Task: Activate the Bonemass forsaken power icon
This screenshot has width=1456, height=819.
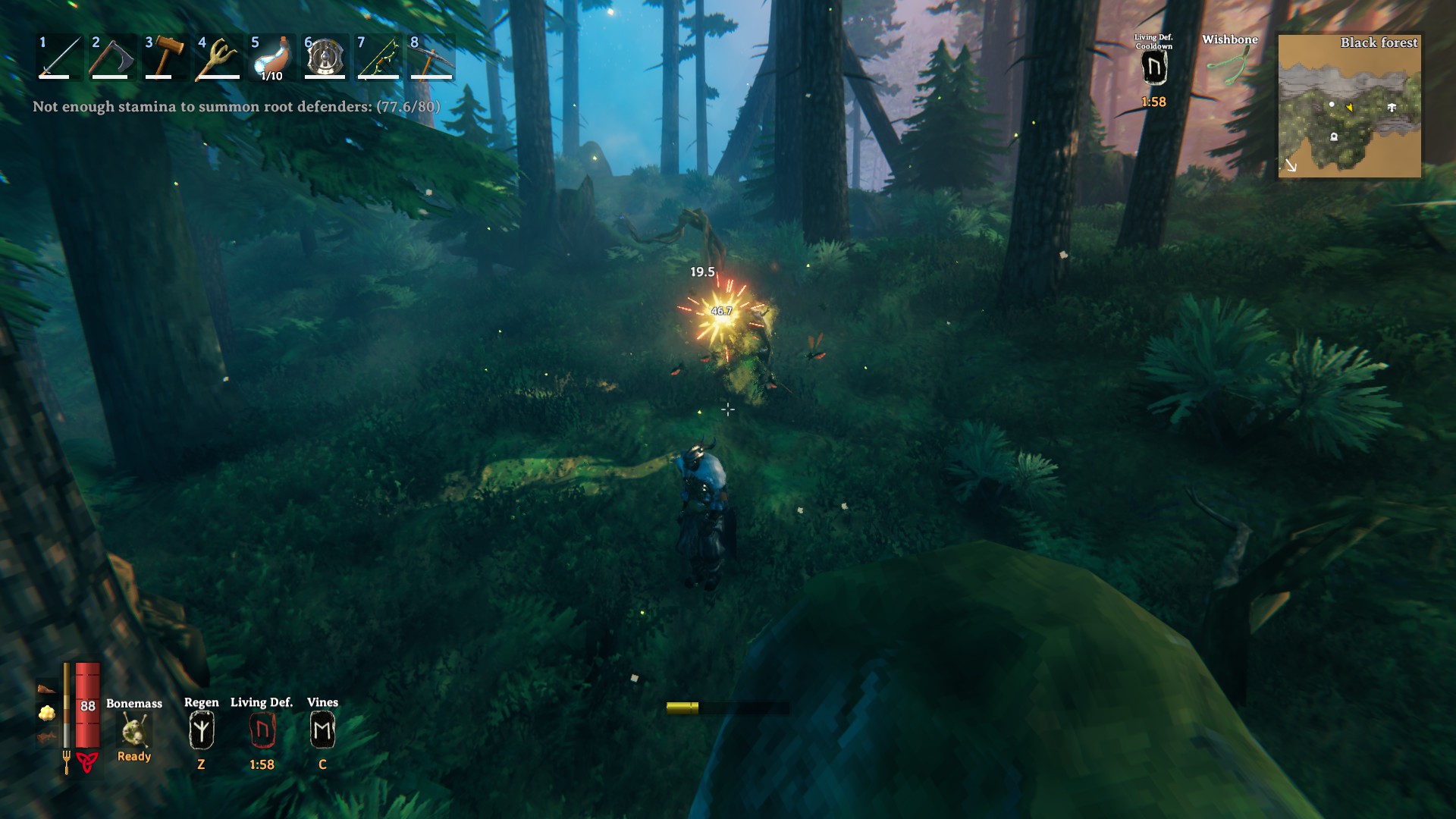Action: 134,730
